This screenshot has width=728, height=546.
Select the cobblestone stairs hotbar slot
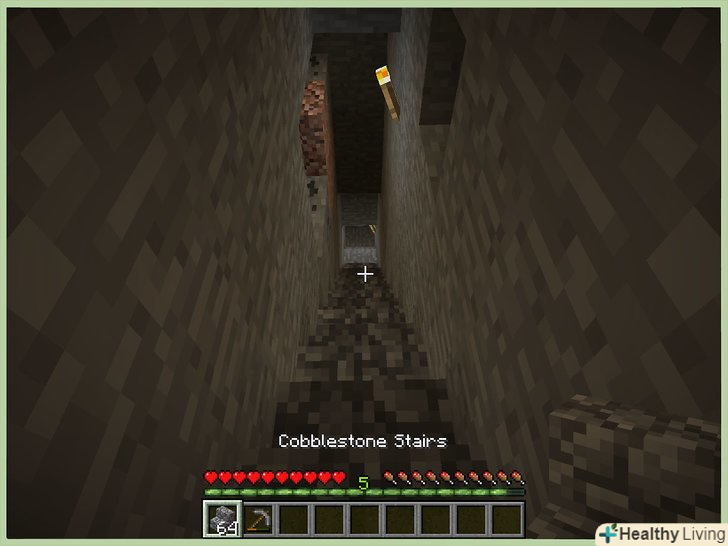tap(222, 519)
